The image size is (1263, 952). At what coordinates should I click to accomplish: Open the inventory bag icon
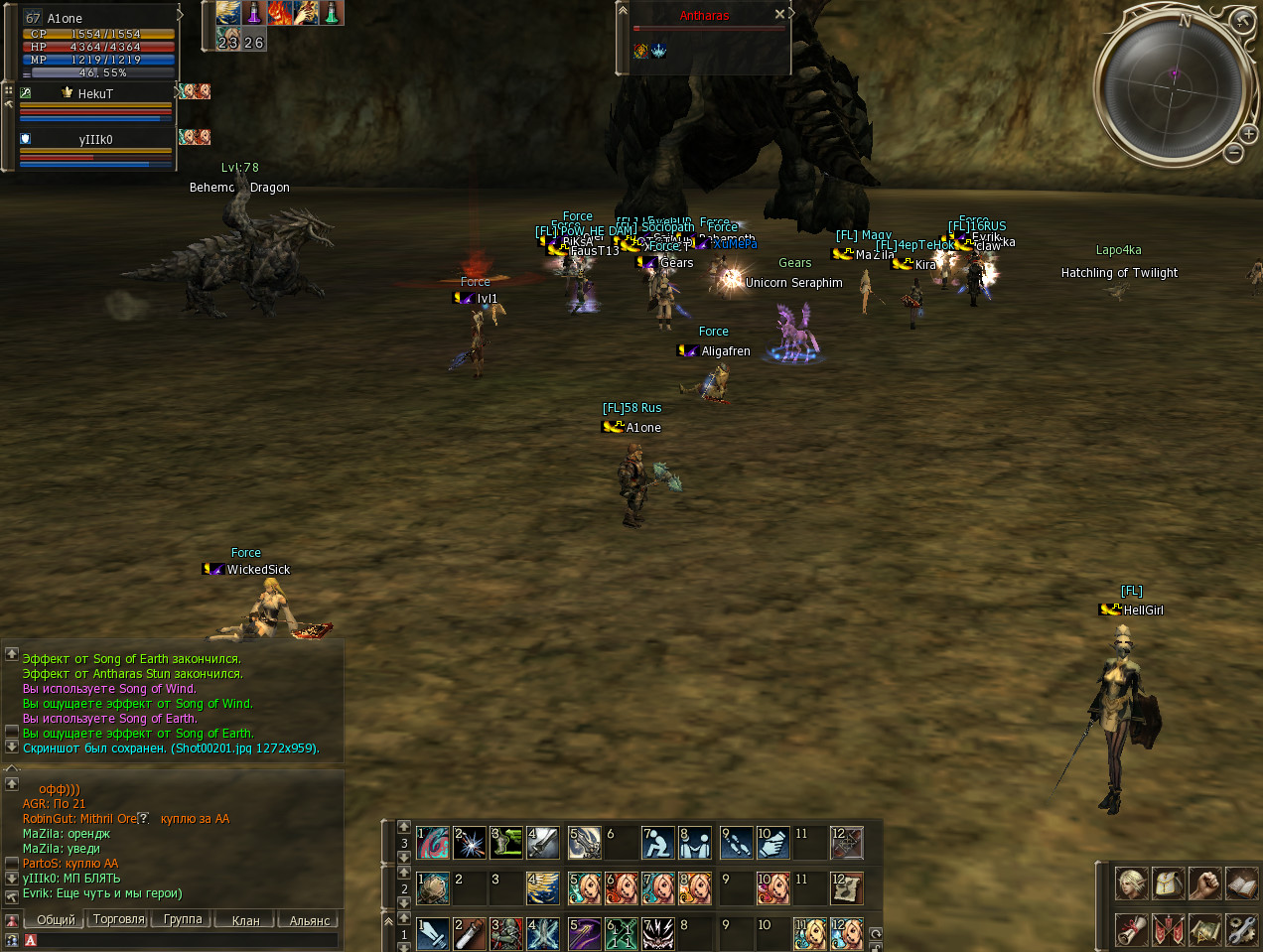click(1169, 883)
